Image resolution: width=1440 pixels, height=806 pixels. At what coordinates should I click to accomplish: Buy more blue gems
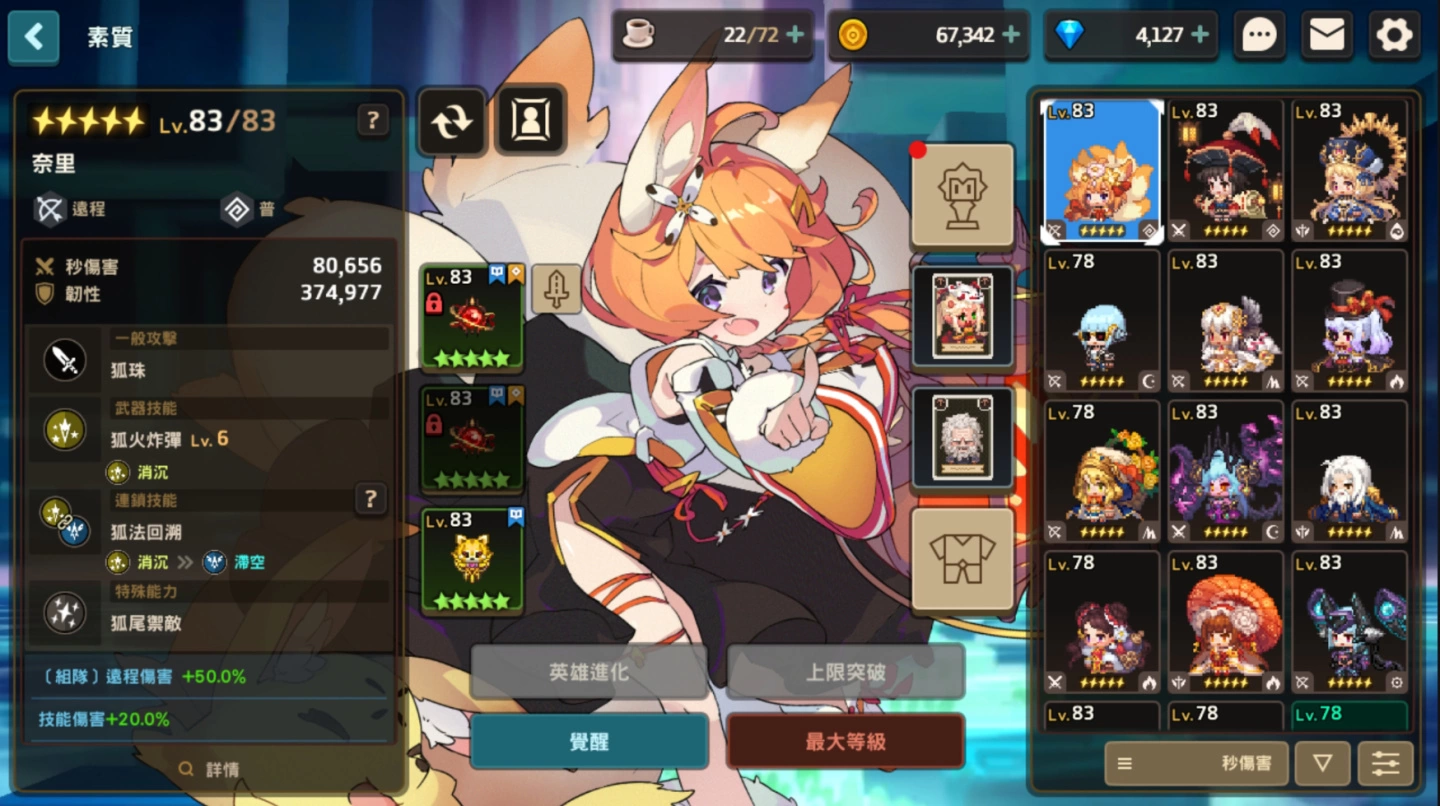point(1200,36)
